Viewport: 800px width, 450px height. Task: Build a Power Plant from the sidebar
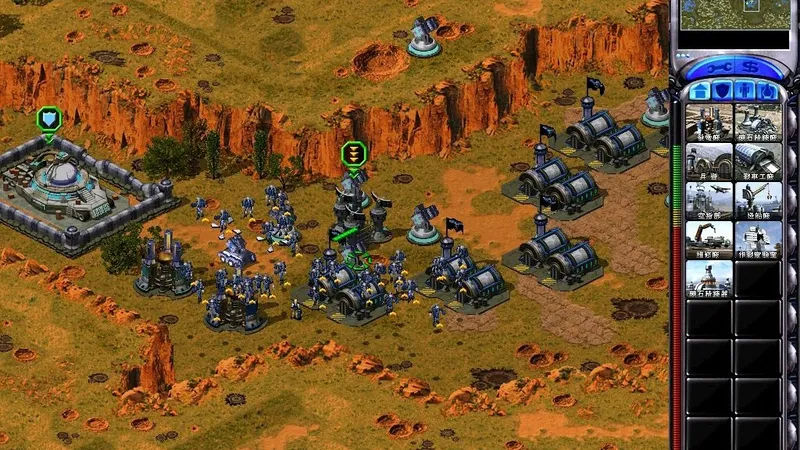(x=709, y=122)
